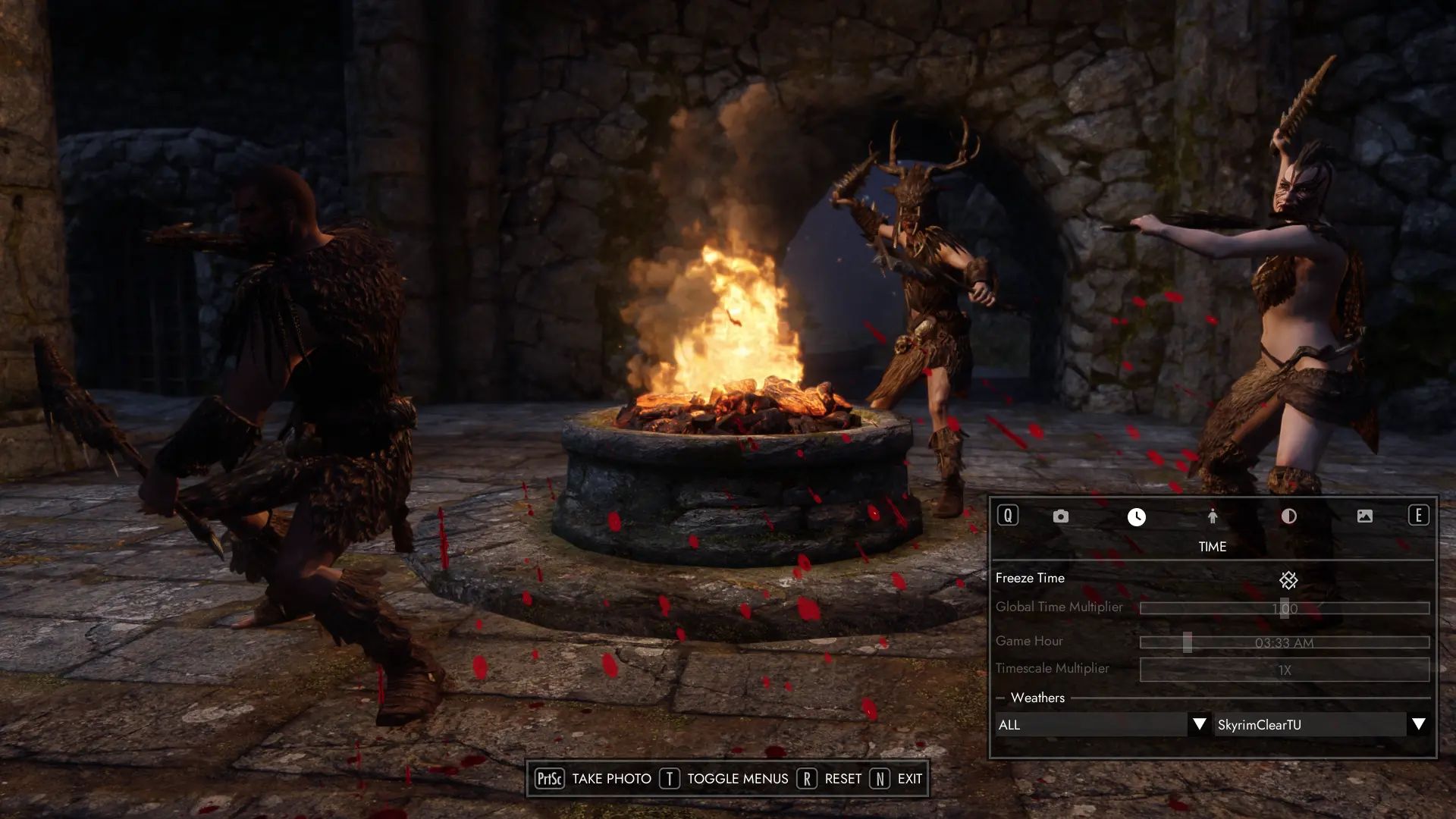Click the R key icon beside Reset
Image resolution: width=1456 pixels, height=819 pixels.
(806, 779)
